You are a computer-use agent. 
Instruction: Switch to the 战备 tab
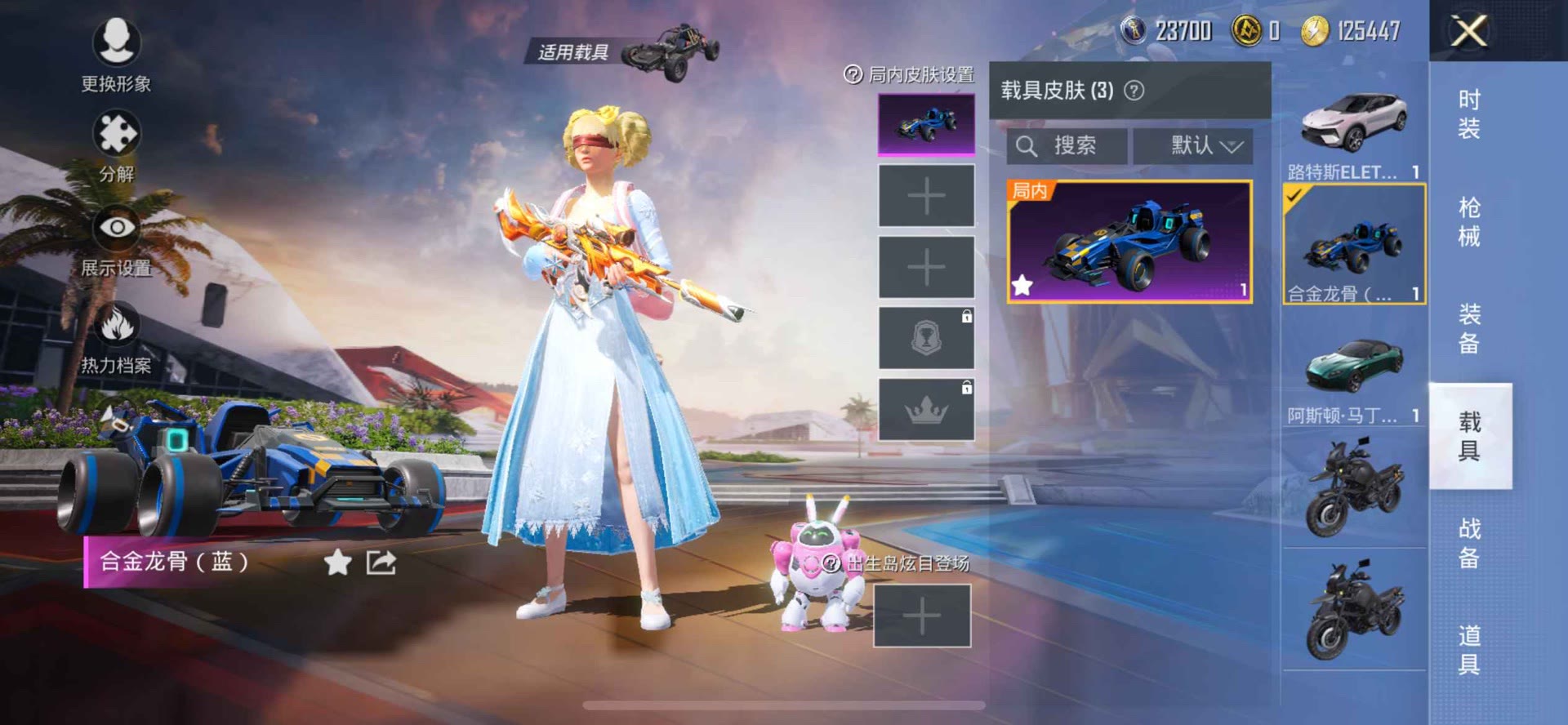click(1468, 543)
